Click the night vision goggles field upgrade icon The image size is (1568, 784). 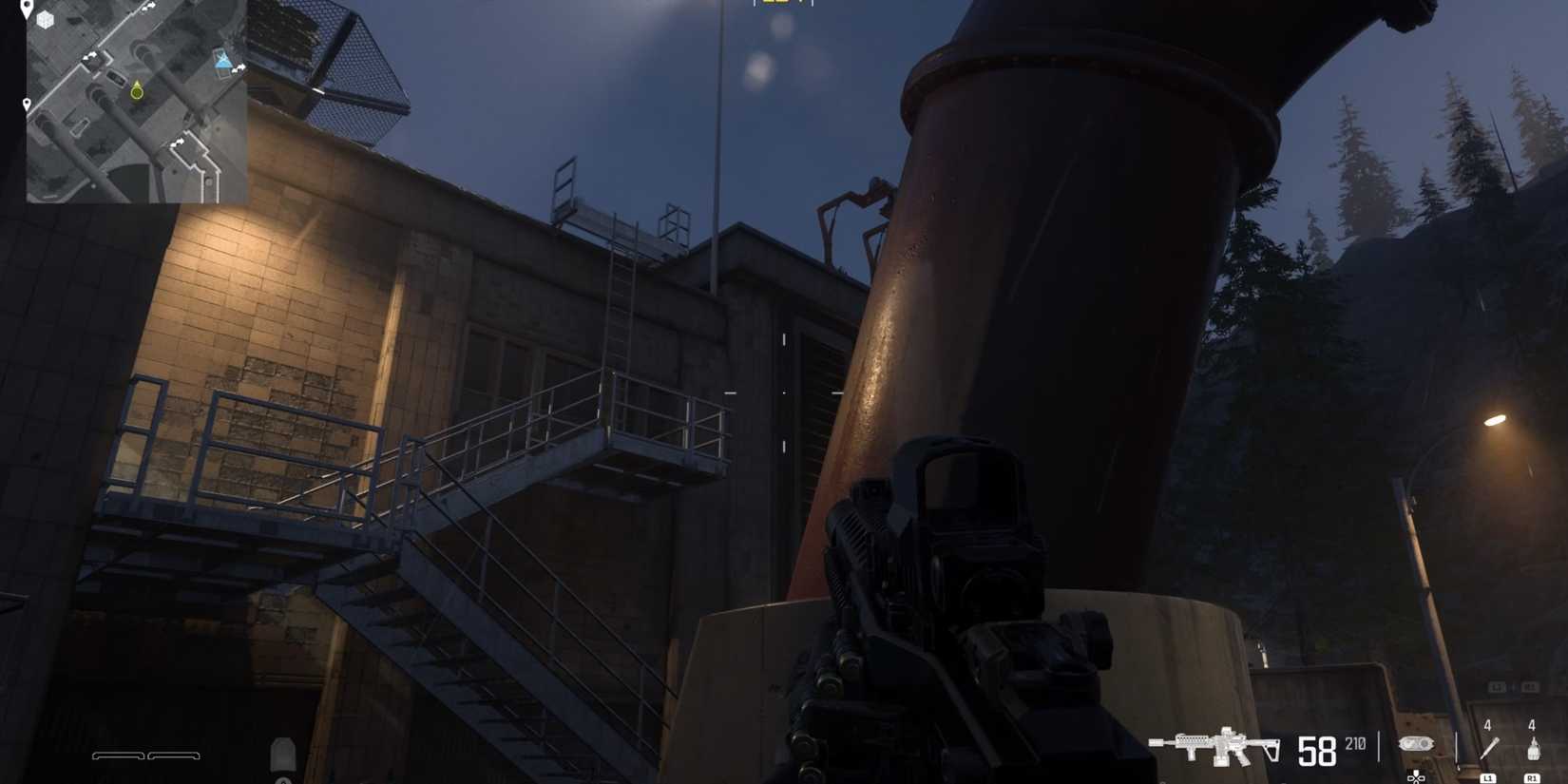click(x=1416, y=745)
